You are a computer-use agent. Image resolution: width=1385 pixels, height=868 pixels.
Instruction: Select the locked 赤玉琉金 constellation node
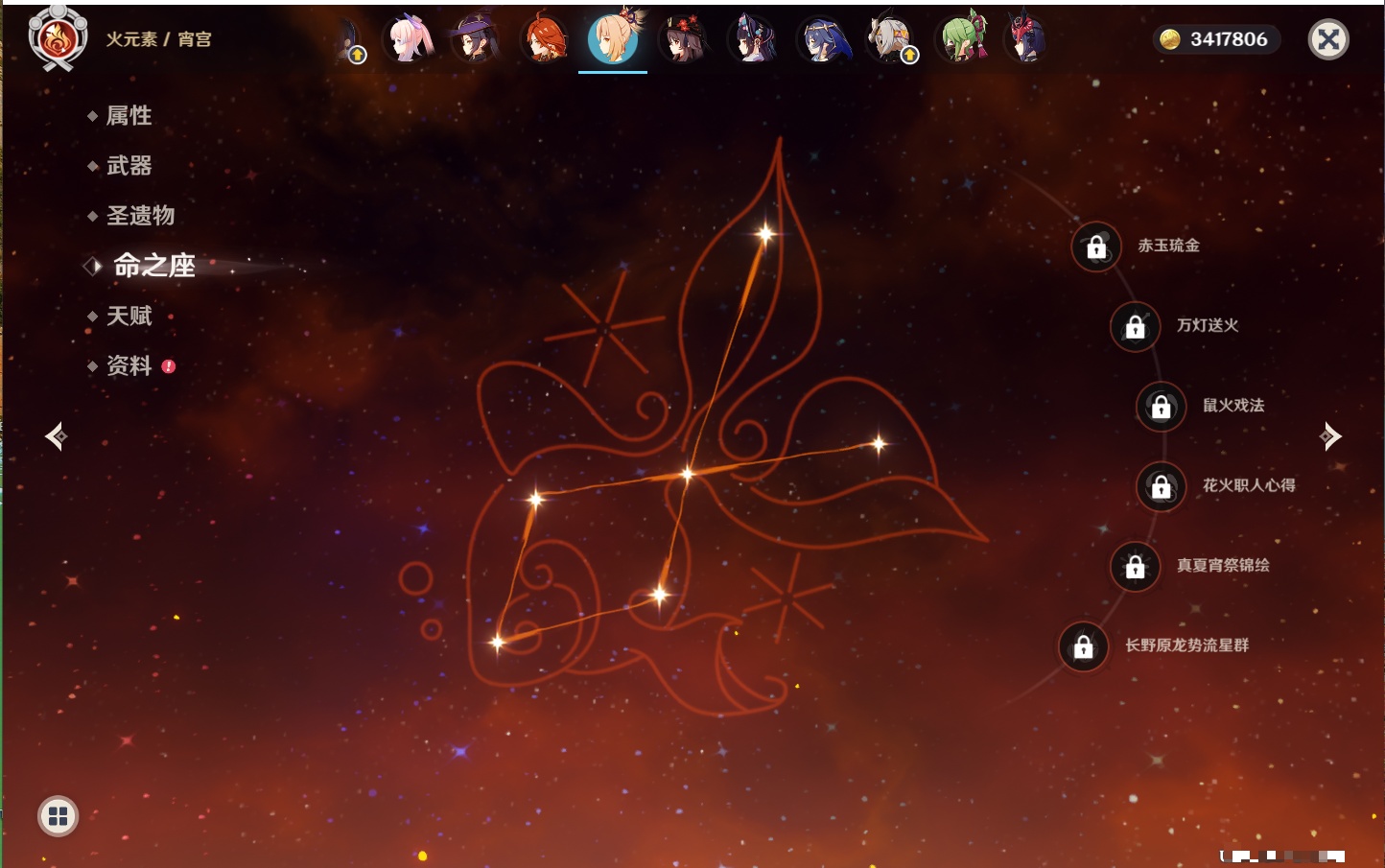[1096, 247]
